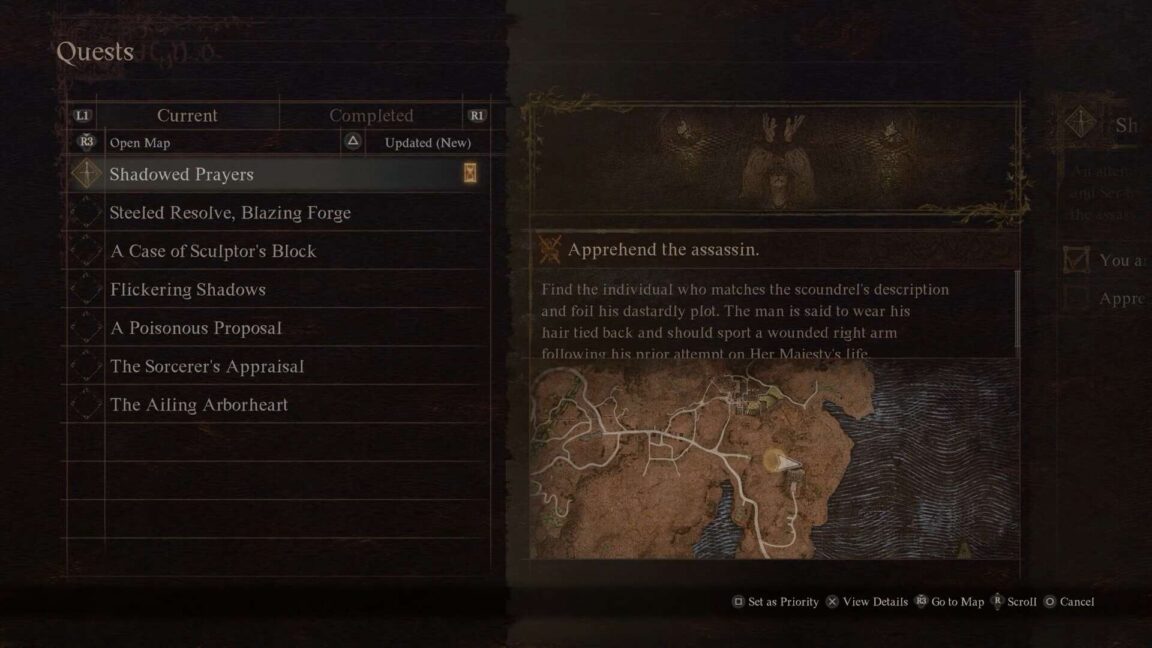Click the quest marker on the map preview
1152x648 pixels.
point(781,461)
